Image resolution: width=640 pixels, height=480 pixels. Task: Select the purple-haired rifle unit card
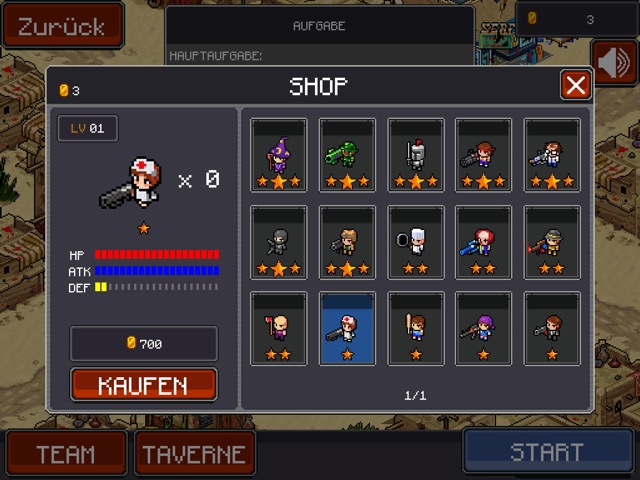(x=483, y=328)
